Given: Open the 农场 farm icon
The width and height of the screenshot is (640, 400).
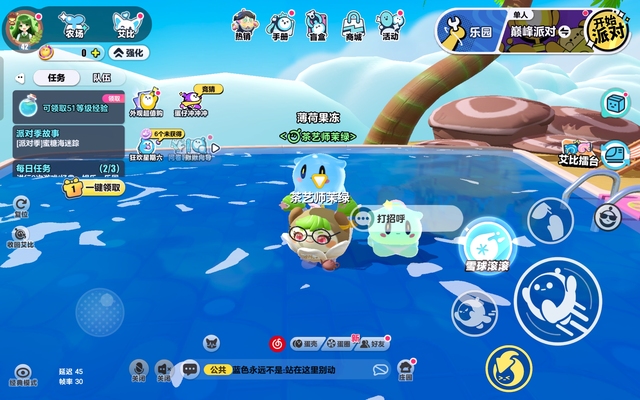Looking at the screenshot, I should [x=73, y=22].
